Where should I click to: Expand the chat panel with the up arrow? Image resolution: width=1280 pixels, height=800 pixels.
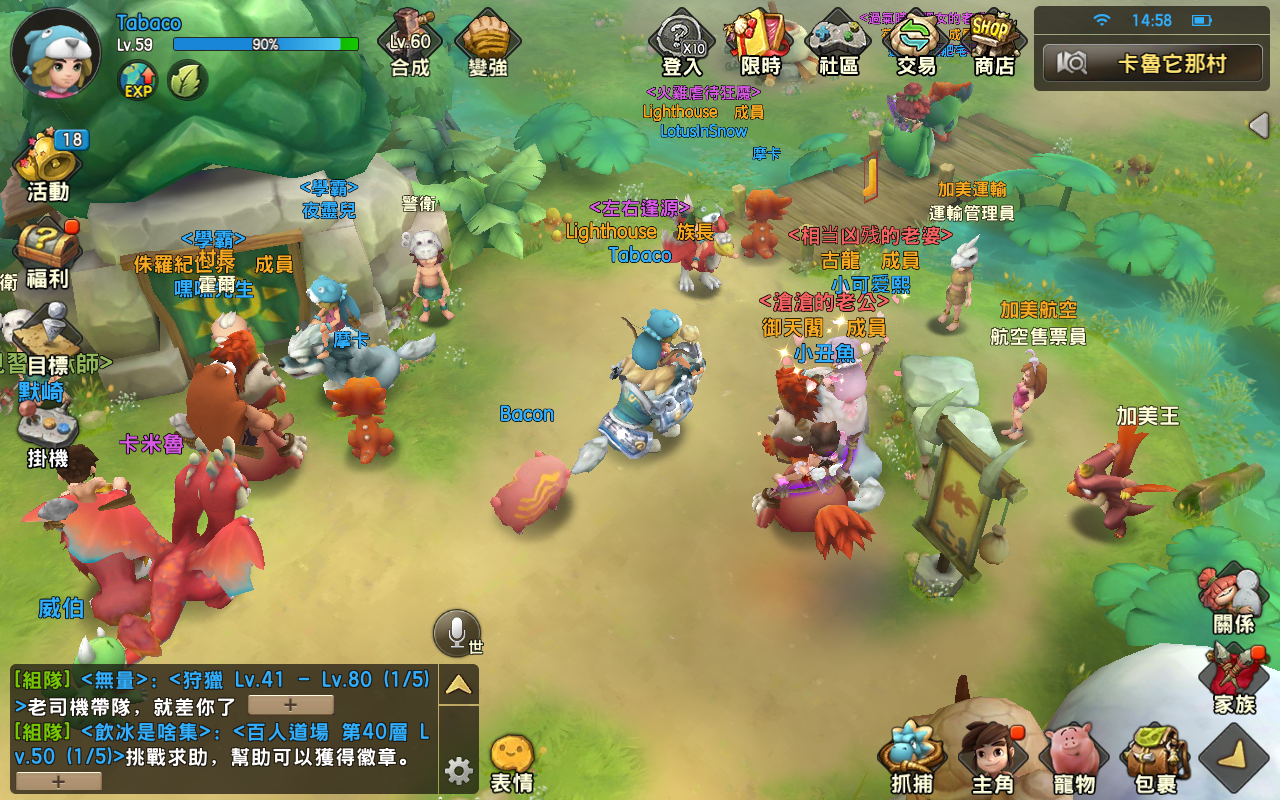(x=458, y=683)
